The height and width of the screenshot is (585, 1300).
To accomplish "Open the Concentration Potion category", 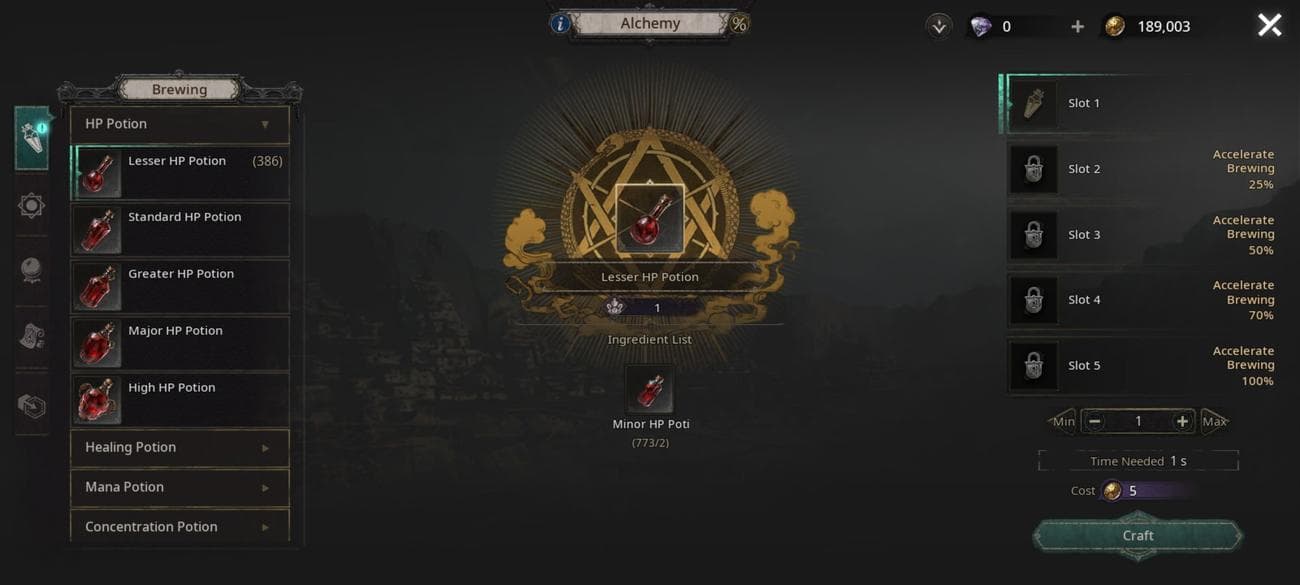I will (180, 527).
